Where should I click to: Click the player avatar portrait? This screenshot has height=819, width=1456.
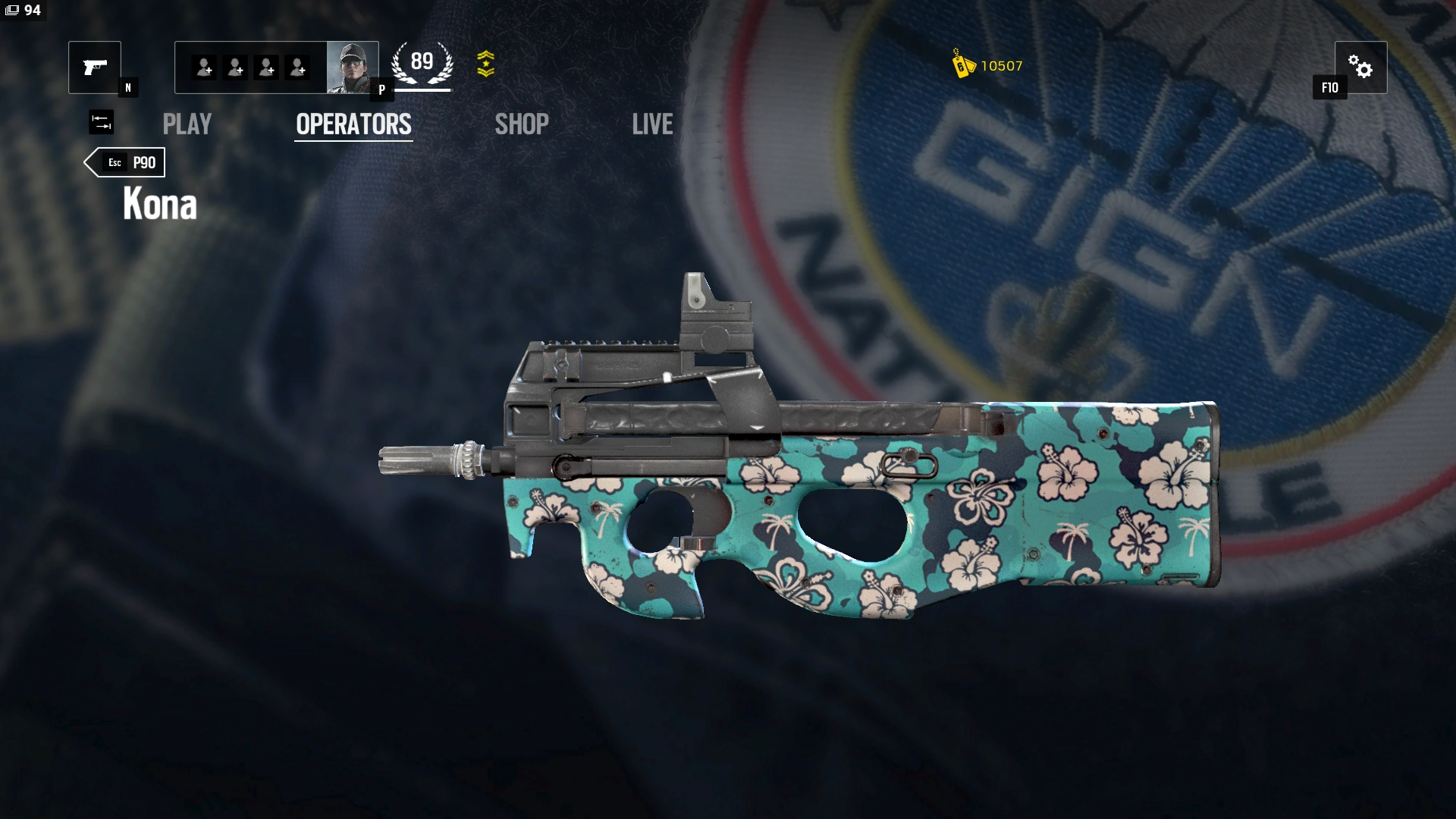coord(352,67)
